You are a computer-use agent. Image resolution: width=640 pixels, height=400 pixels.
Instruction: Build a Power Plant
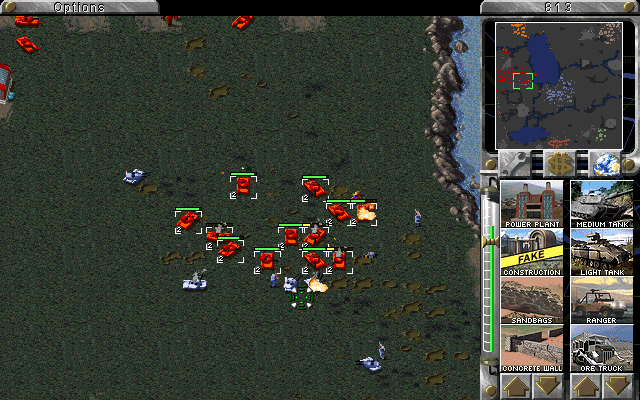[x=531, y=204]
